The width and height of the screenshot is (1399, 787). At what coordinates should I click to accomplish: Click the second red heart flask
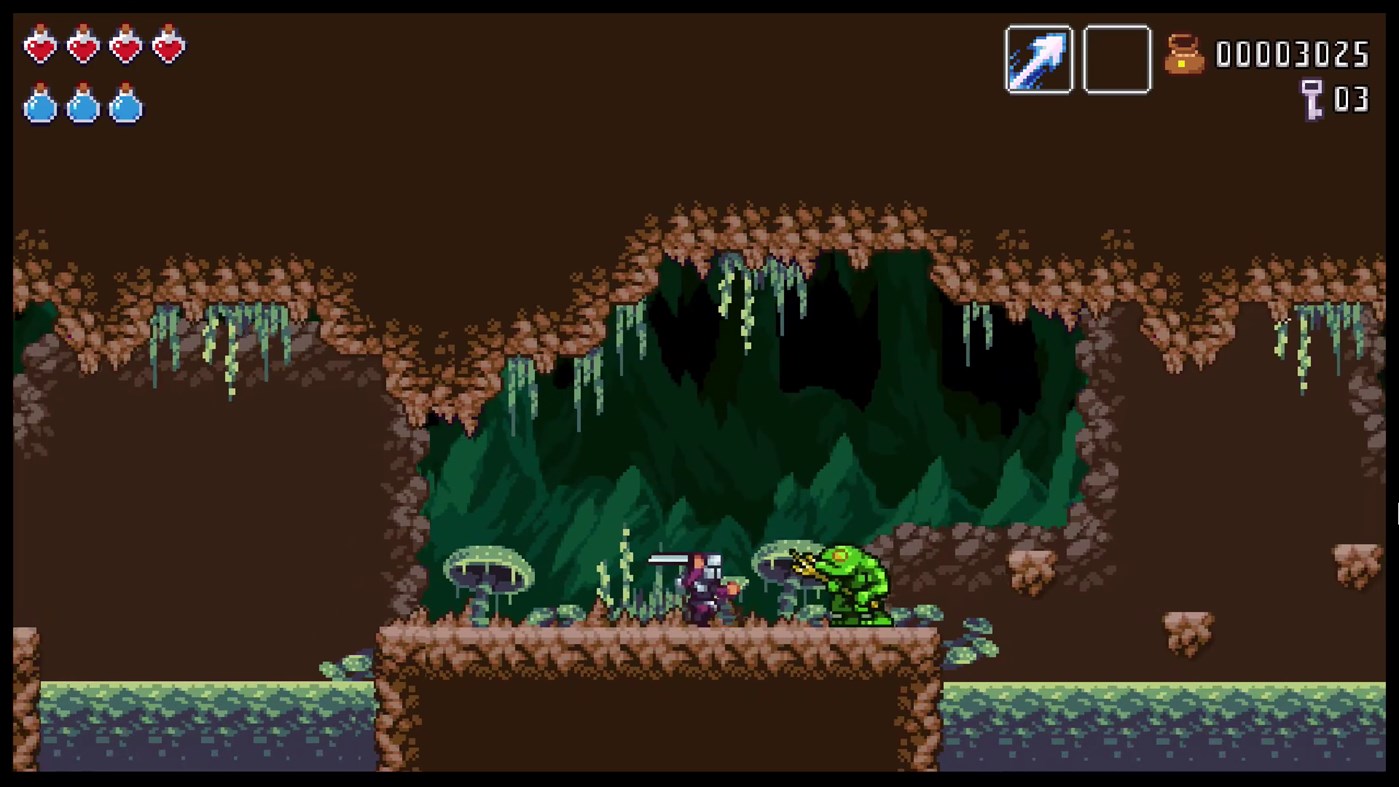[x=82, y=45]
